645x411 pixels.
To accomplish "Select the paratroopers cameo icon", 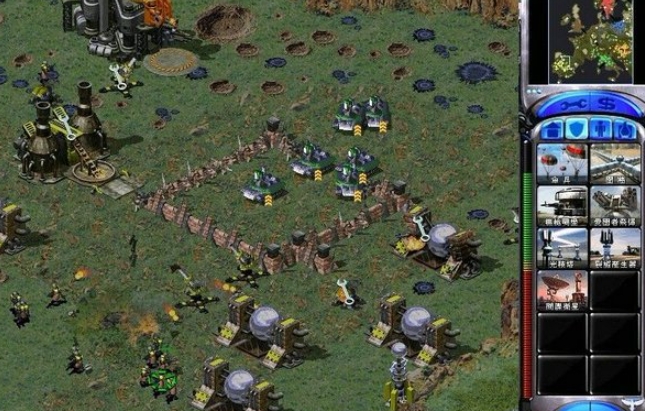I will (562, 161).
